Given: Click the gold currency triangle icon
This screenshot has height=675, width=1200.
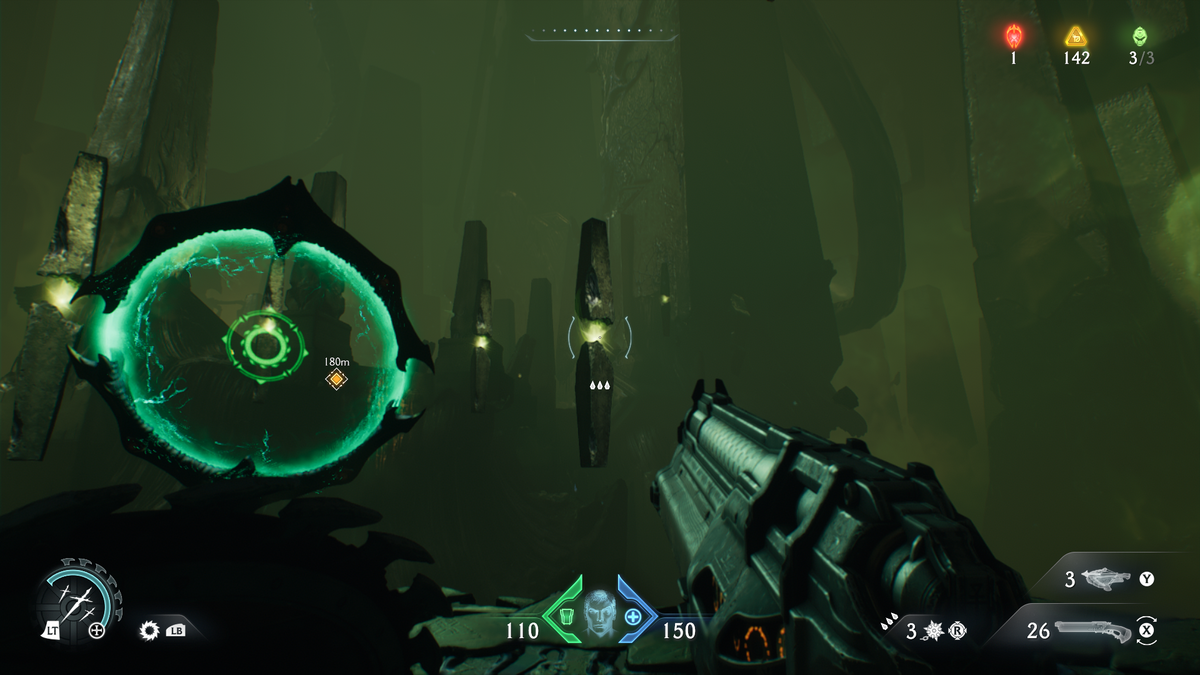Looking at the screenshot, I should click(x=1076, y=37).
